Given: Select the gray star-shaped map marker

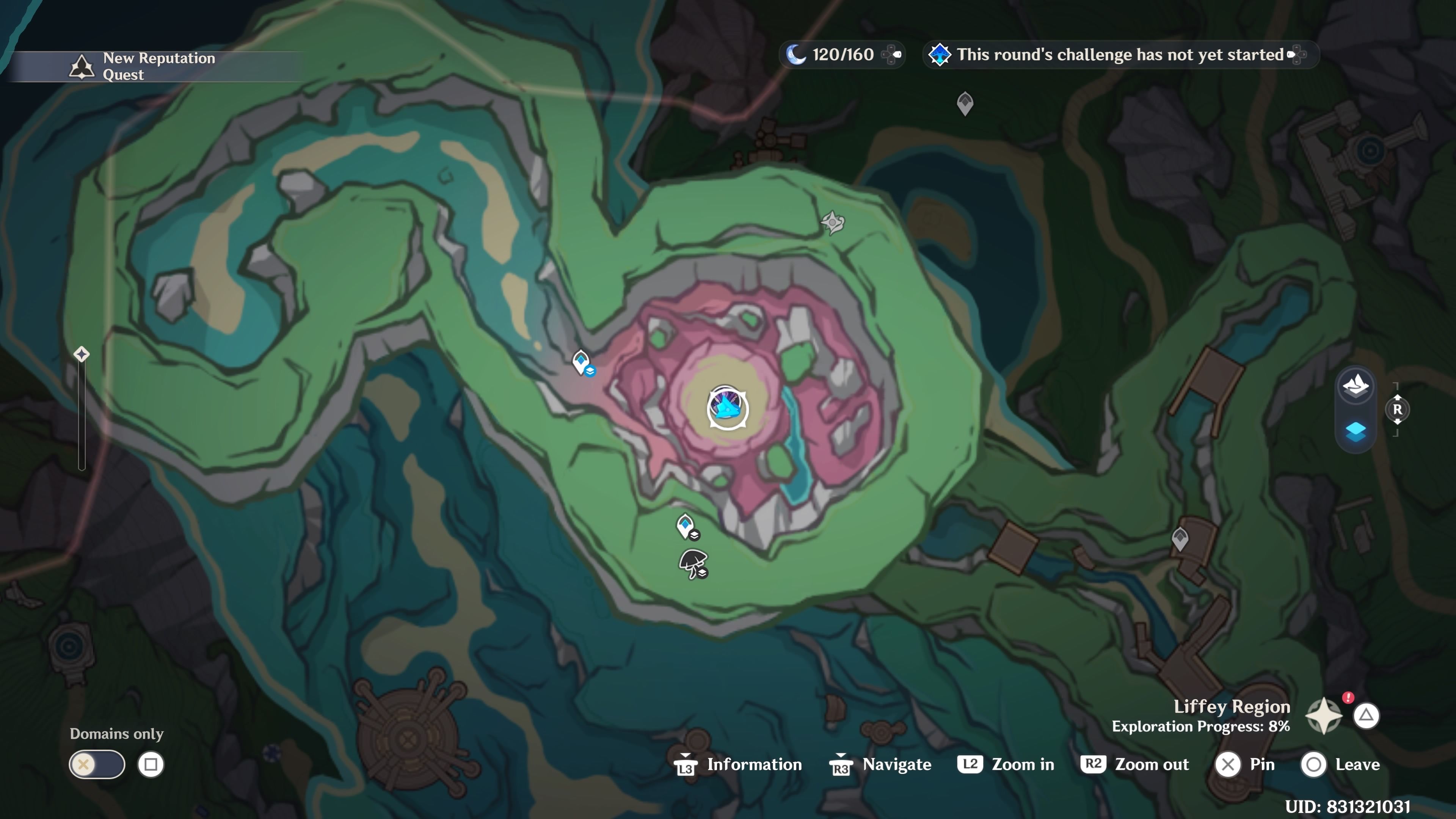Looking at the screenshot, I should point(833,222).
